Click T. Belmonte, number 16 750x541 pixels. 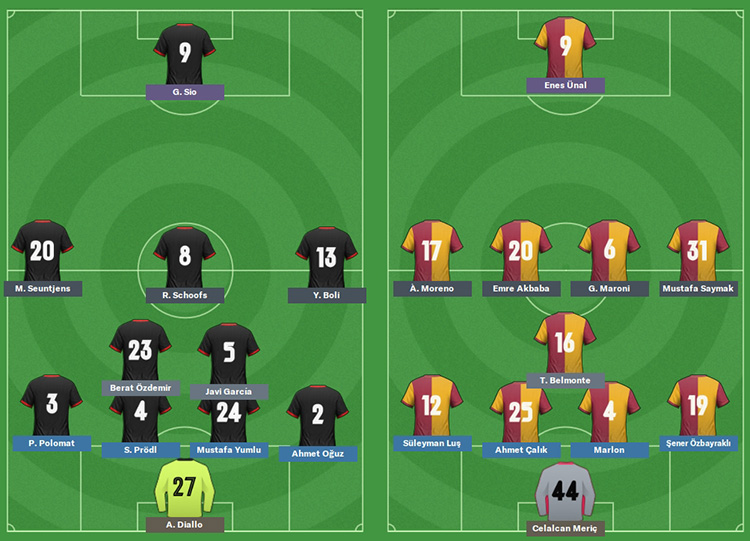pos(565,342)
